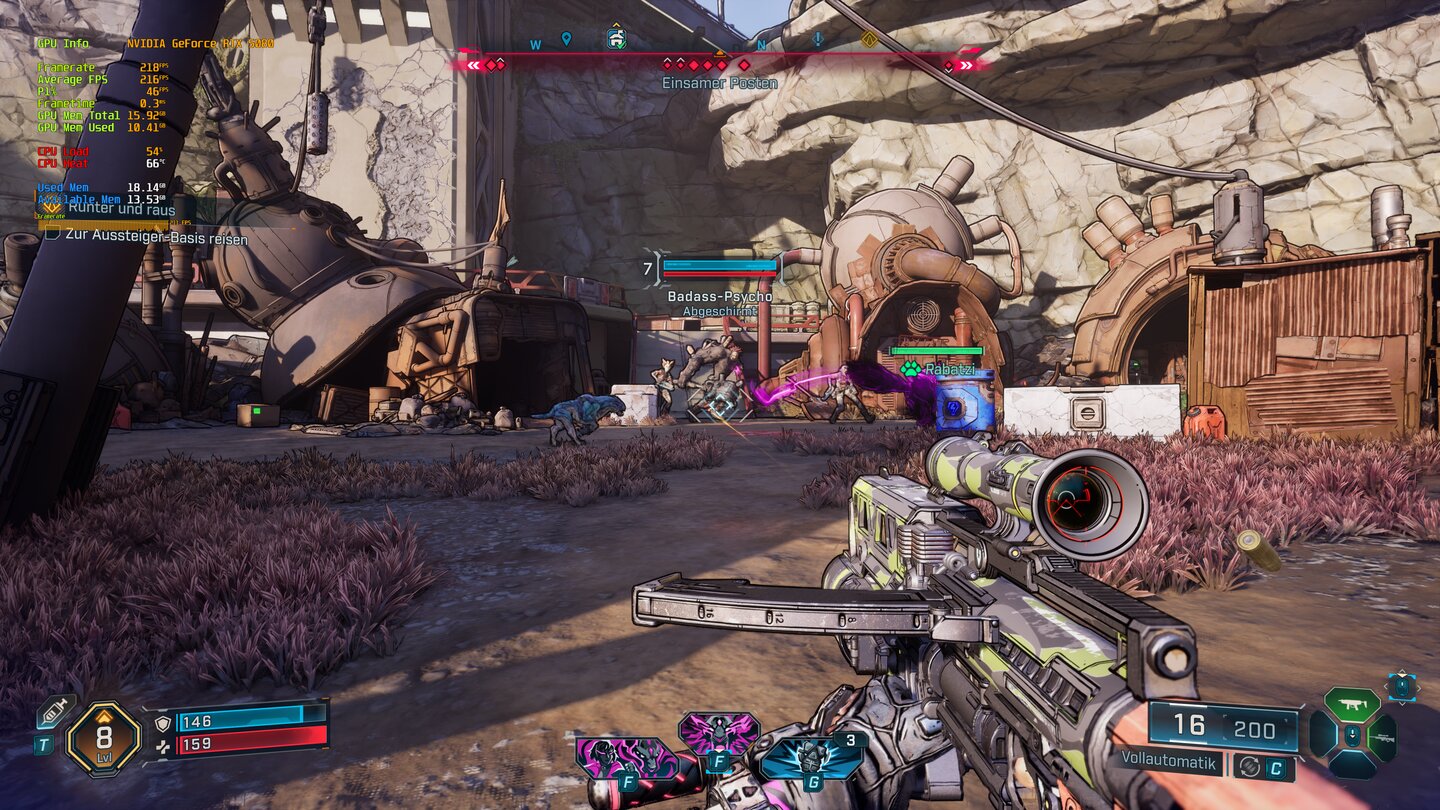Activate the purple winged skill icon
Screen dimensions: 1440x810
coord(718,735)
